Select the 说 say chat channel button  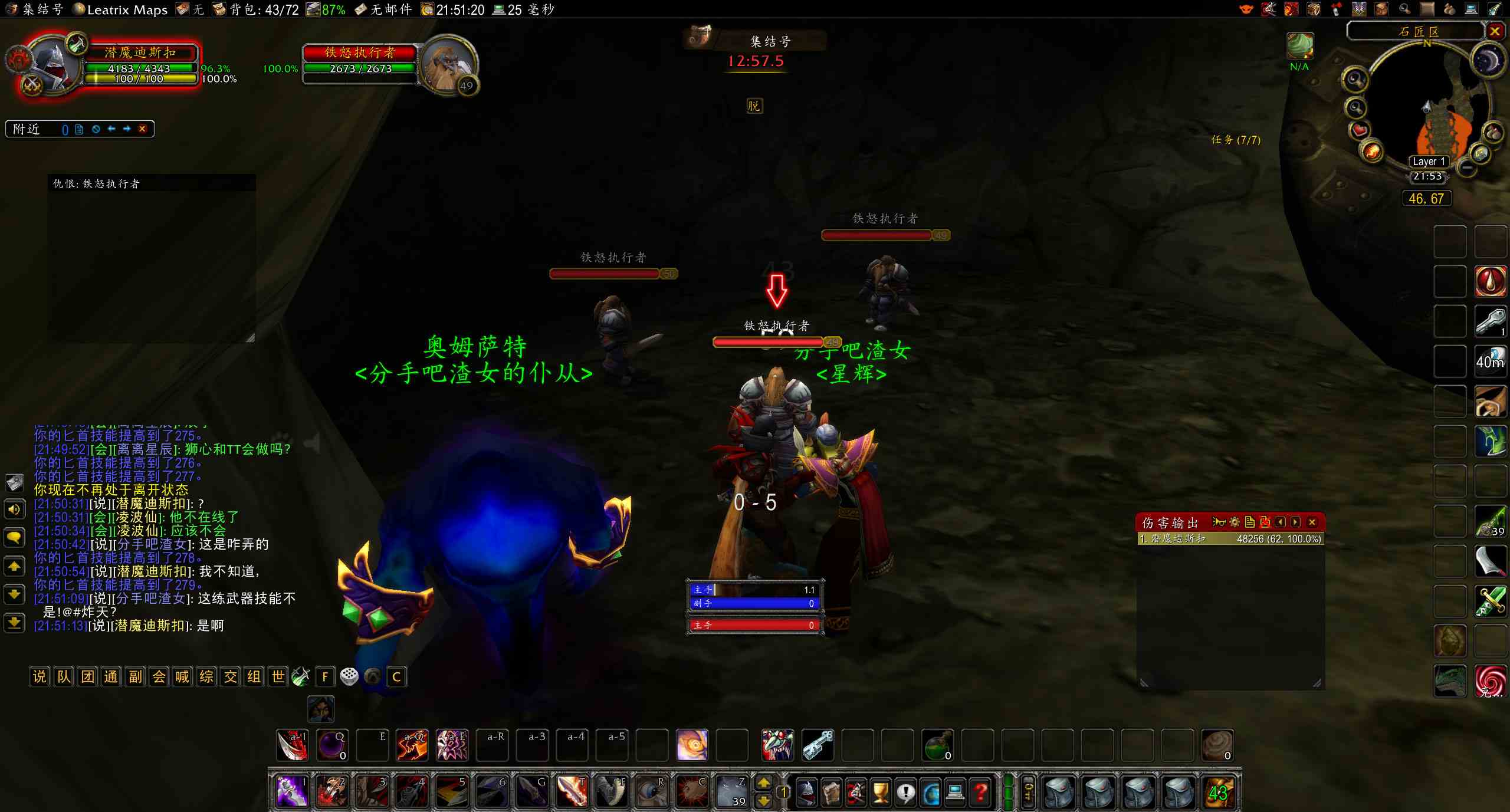coord(40,676)
